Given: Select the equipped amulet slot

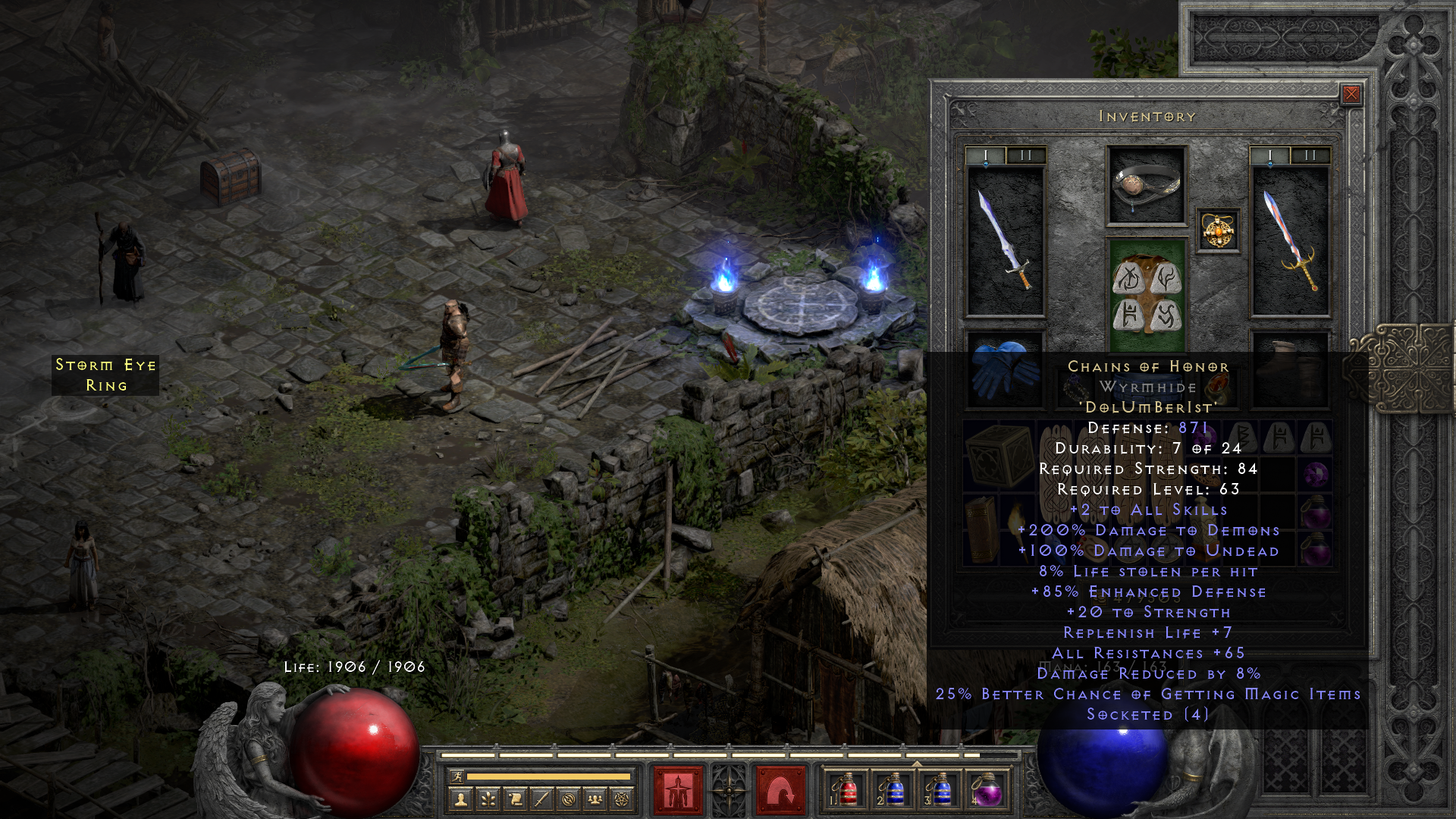Looking at the screenshot, I should (1218, 230).
